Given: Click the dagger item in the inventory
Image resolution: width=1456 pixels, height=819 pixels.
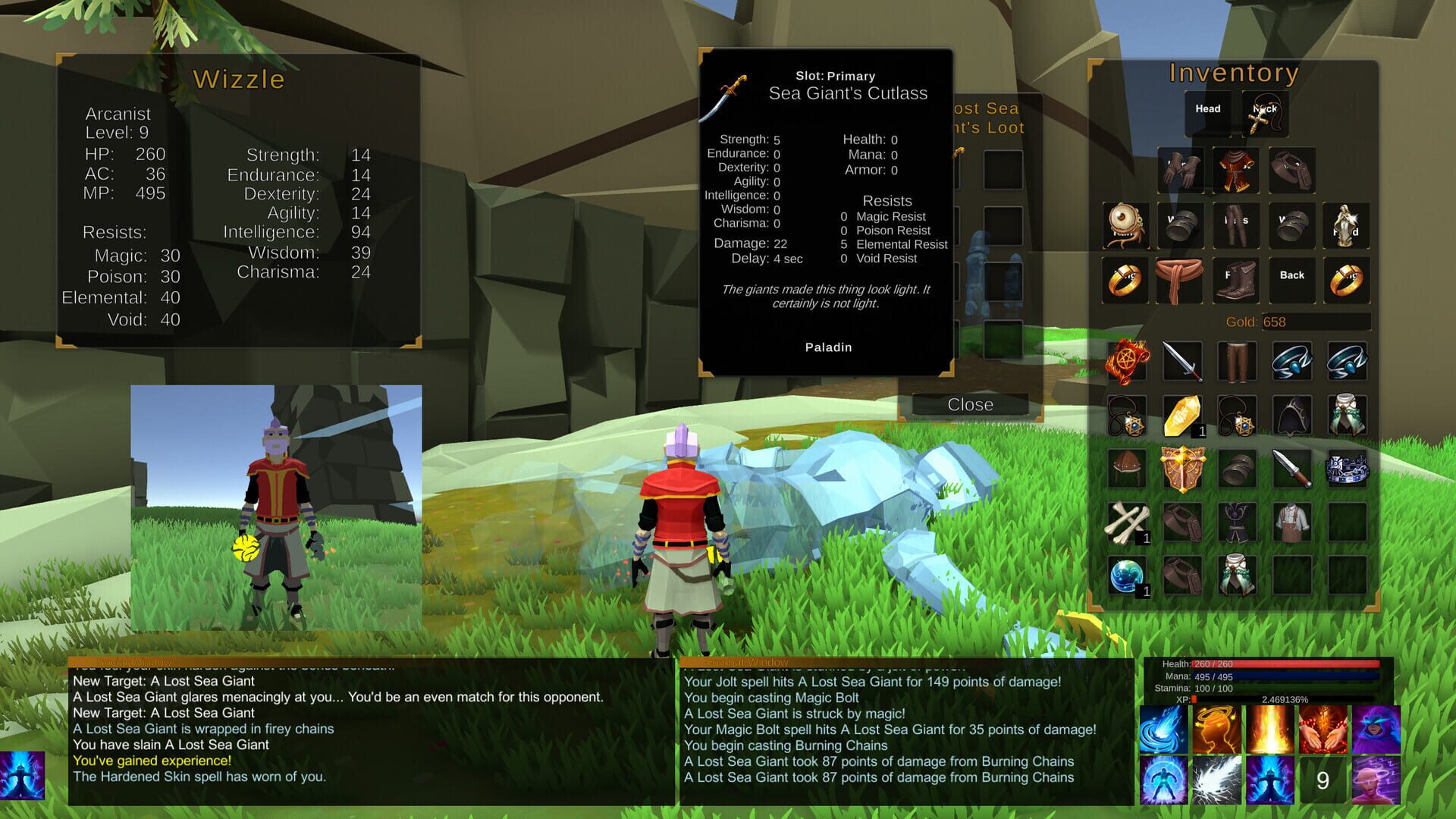Looking at the screenshot, I should click(1291, 468).
